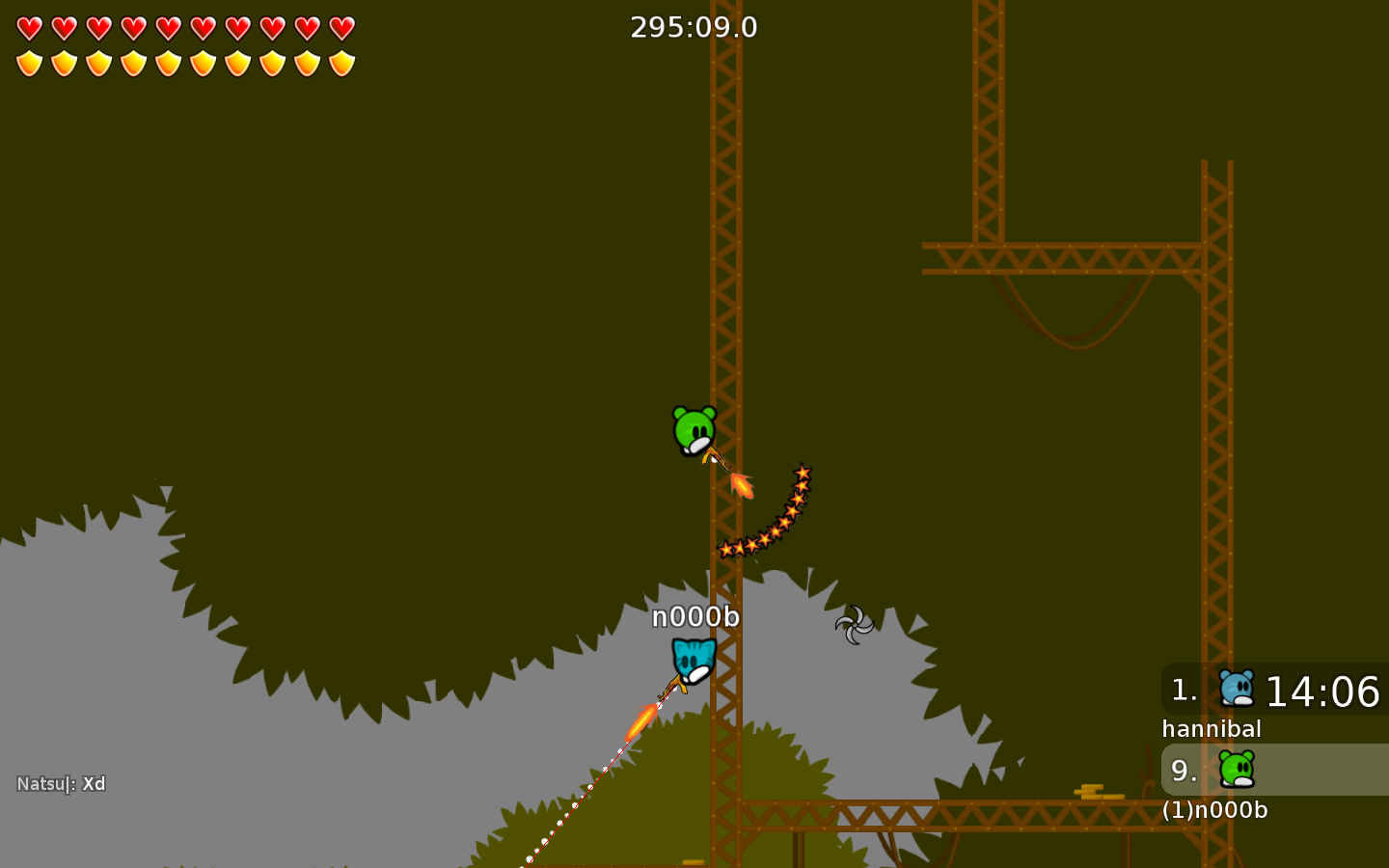Click the hannibal player name
Viewport: 1389px width, 868px height.
[1212, 729]
